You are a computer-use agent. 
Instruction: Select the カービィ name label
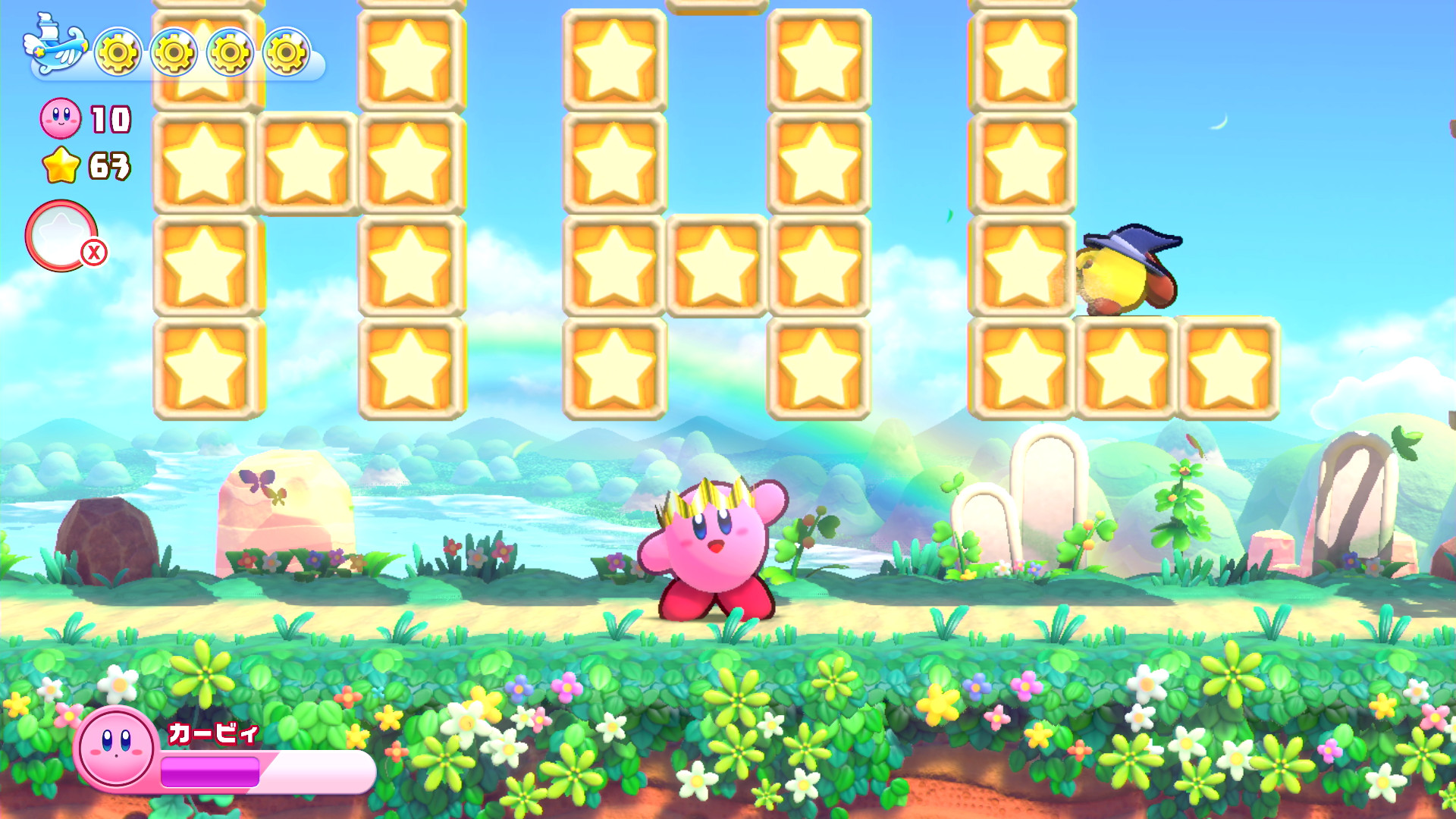(x=212, y=733)
